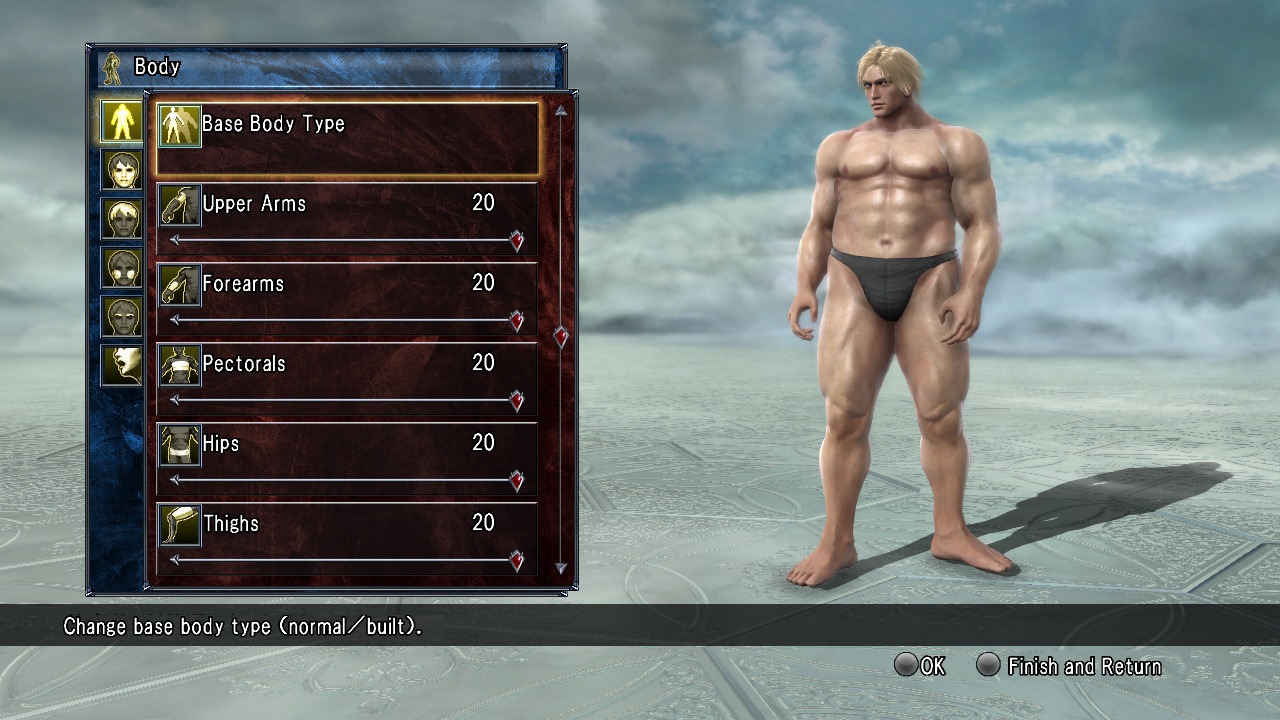The width and height of the screenshot is (1280, 720).
Task: Click the Upper Arms left arrow
Action: 176,240
